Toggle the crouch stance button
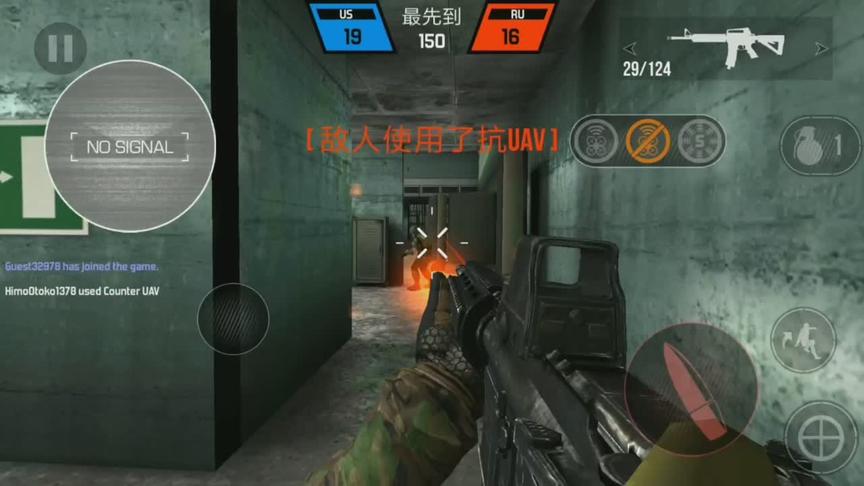 click(x=803, y=340)
